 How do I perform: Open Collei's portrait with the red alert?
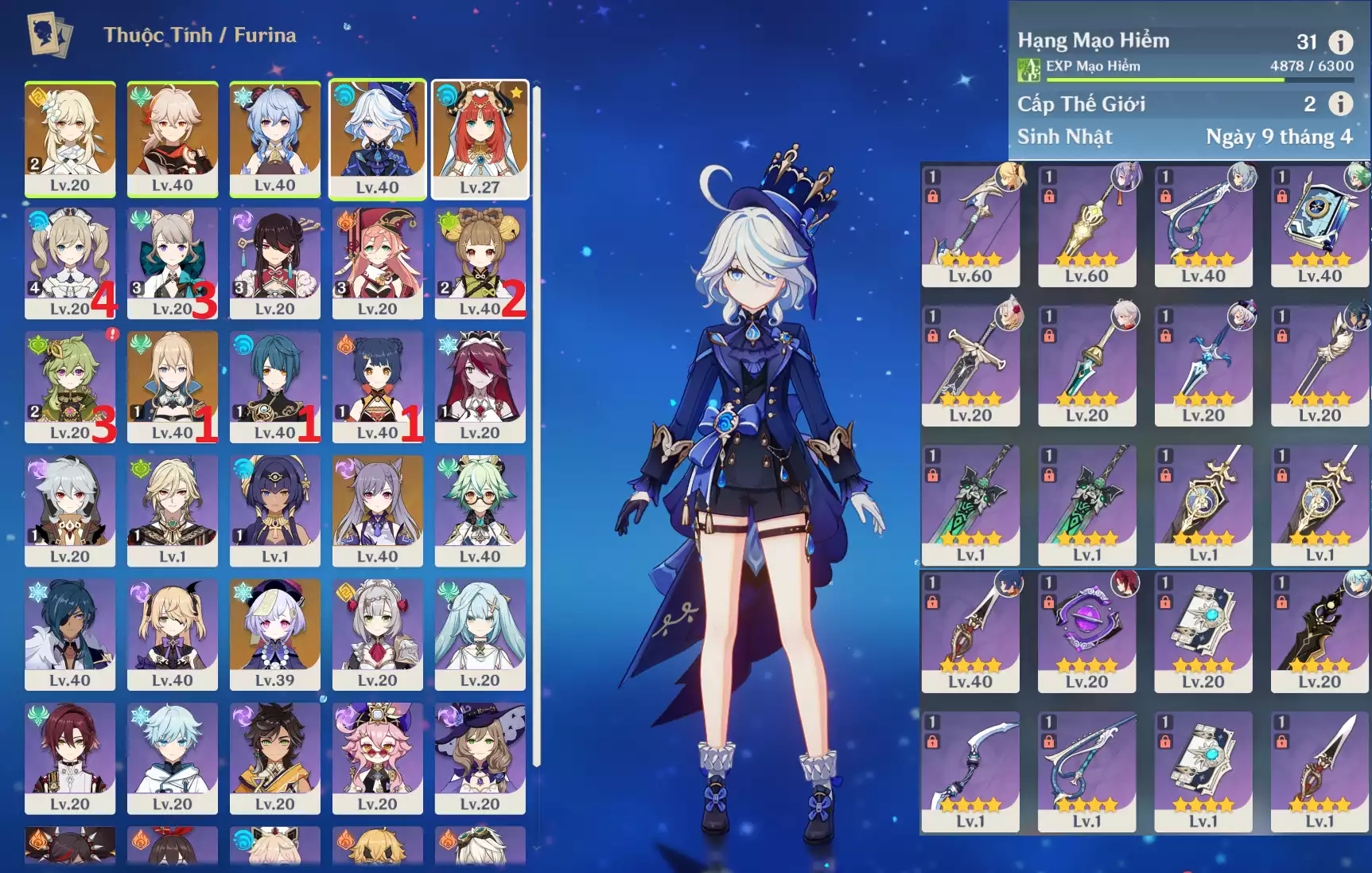pos(70,386)
